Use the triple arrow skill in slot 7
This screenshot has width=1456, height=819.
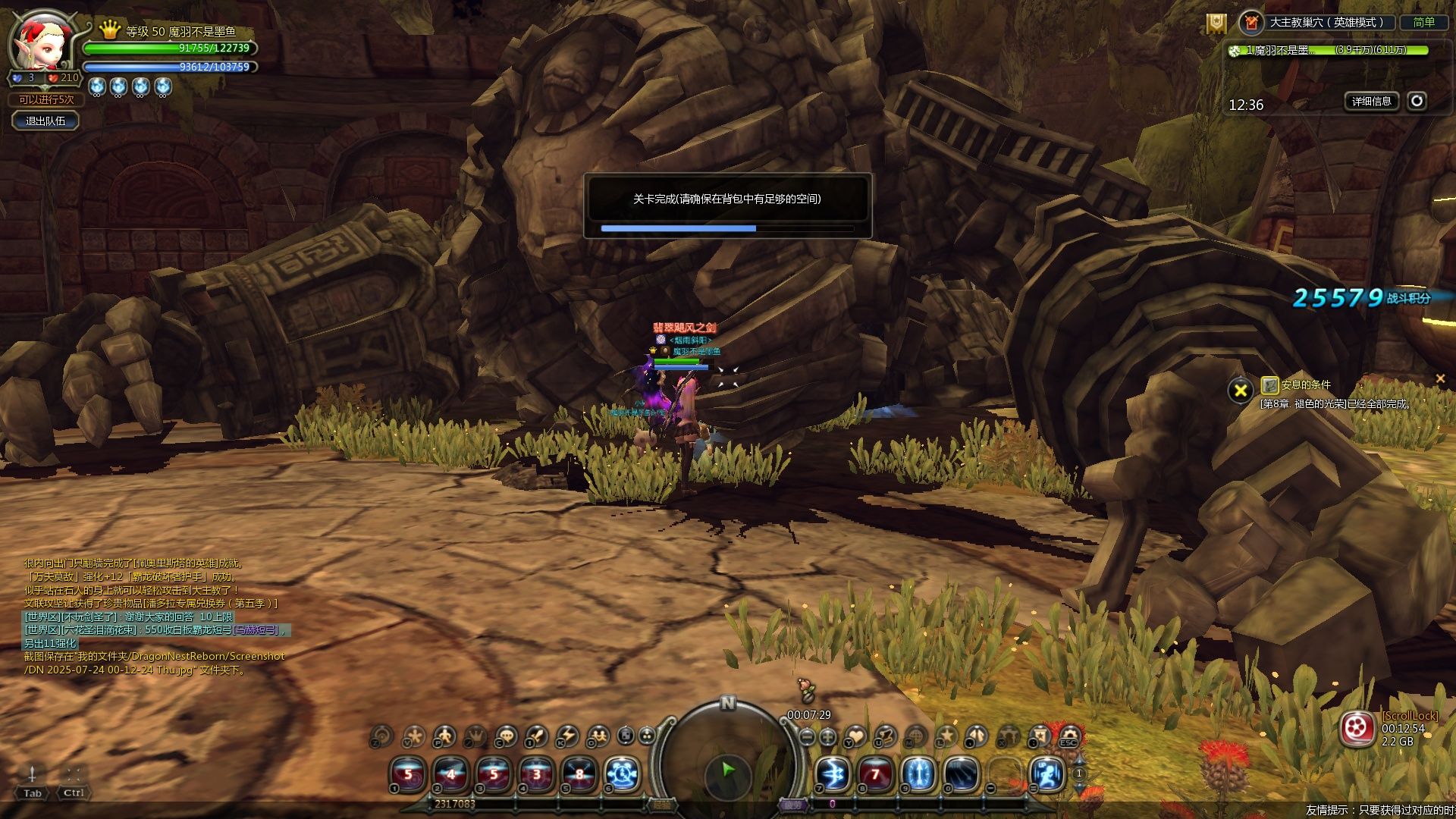[833, 774]
